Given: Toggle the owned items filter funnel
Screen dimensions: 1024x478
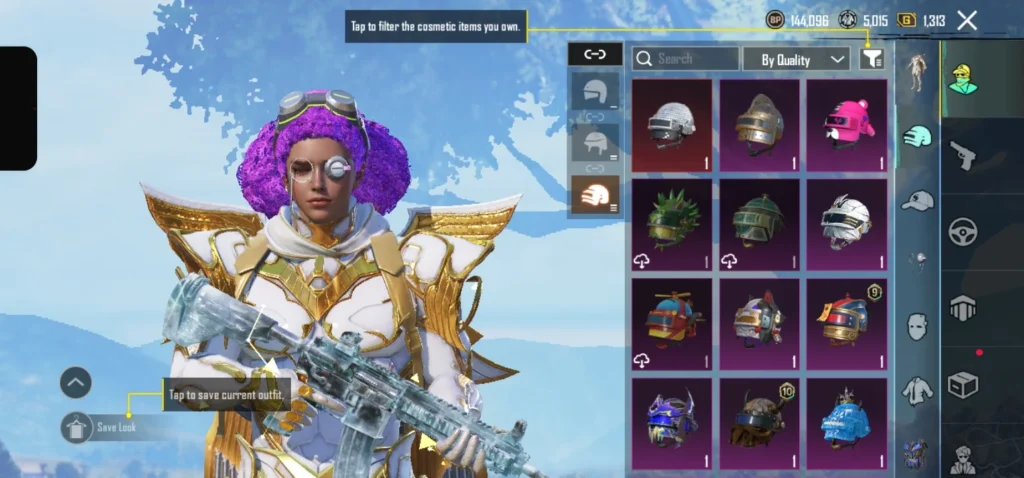Looking at the screenshot, I should pos(872,59).
